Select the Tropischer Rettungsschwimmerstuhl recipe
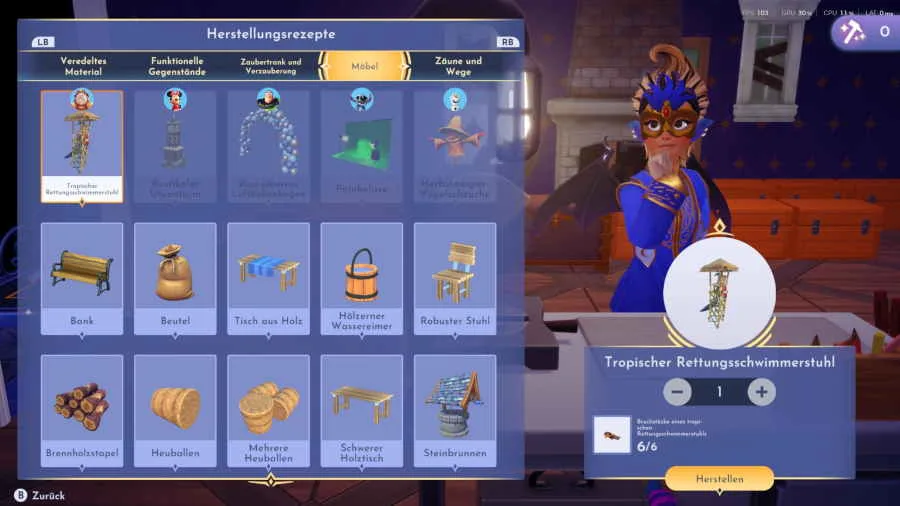The height and width of the screenshot is (506, 900). (x=82, y=146)
